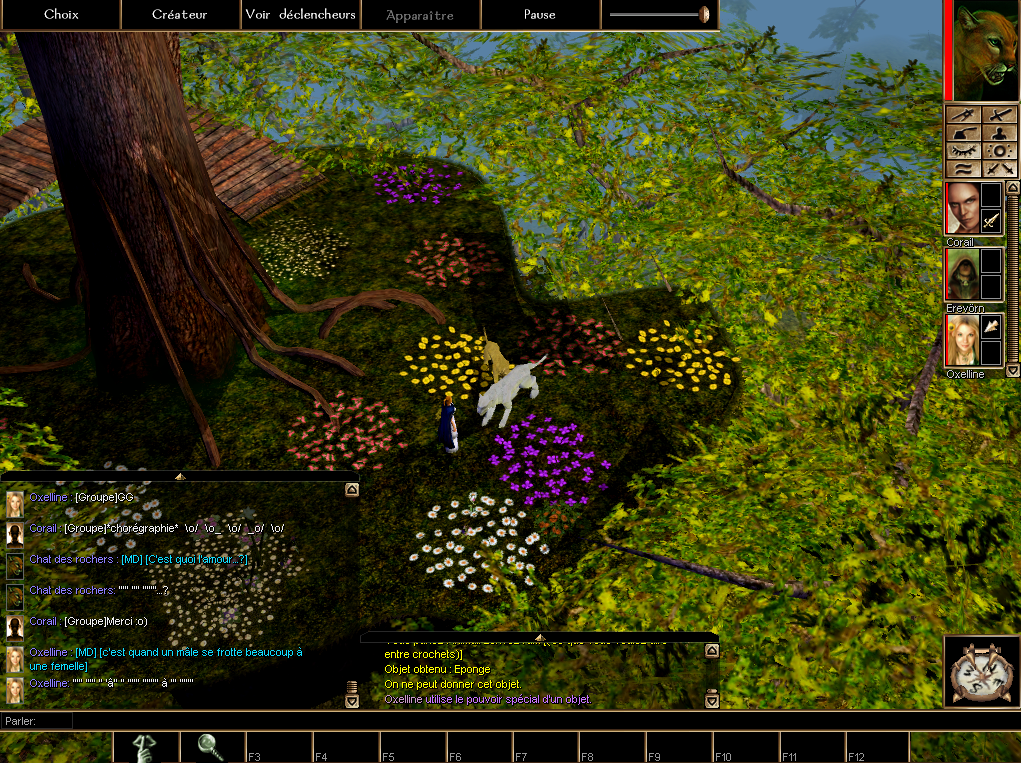
Task: Open the compass button at bottom right
Action: coord(979,671)
